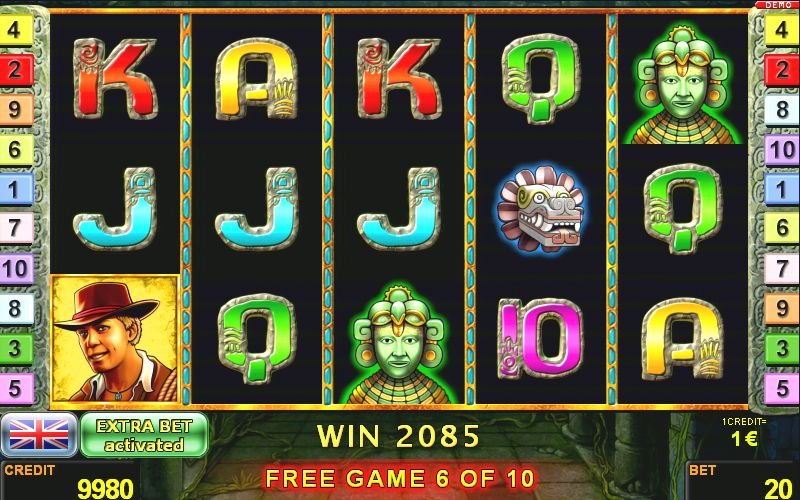Screen dimensions: 800x500
Task: Change the 1 credit = 1€ denomination
Action: pyautogui.click(x=744, y=432)
